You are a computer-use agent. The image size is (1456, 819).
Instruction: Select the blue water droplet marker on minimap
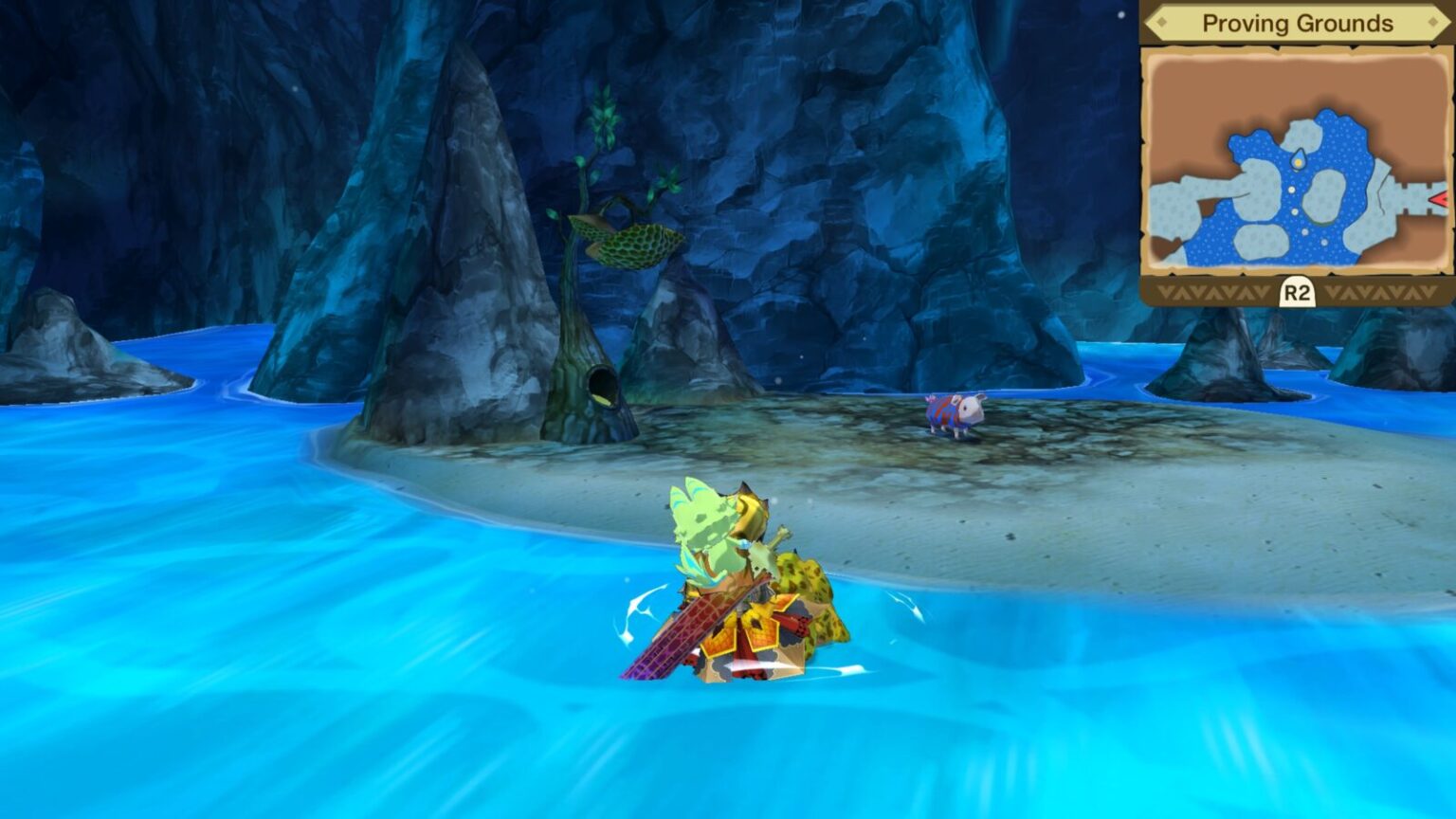1300,157
